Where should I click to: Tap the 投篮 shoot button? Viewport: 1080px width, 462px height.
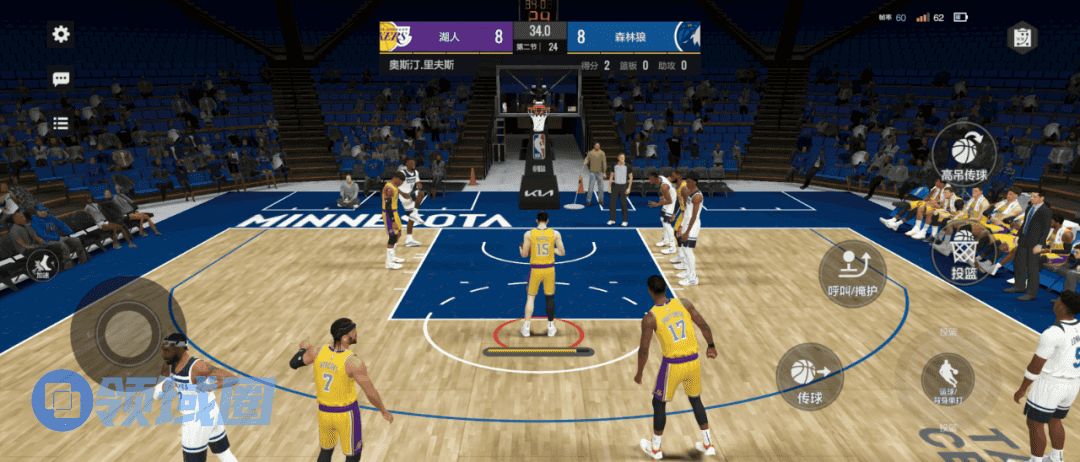(x=964, y=254)
